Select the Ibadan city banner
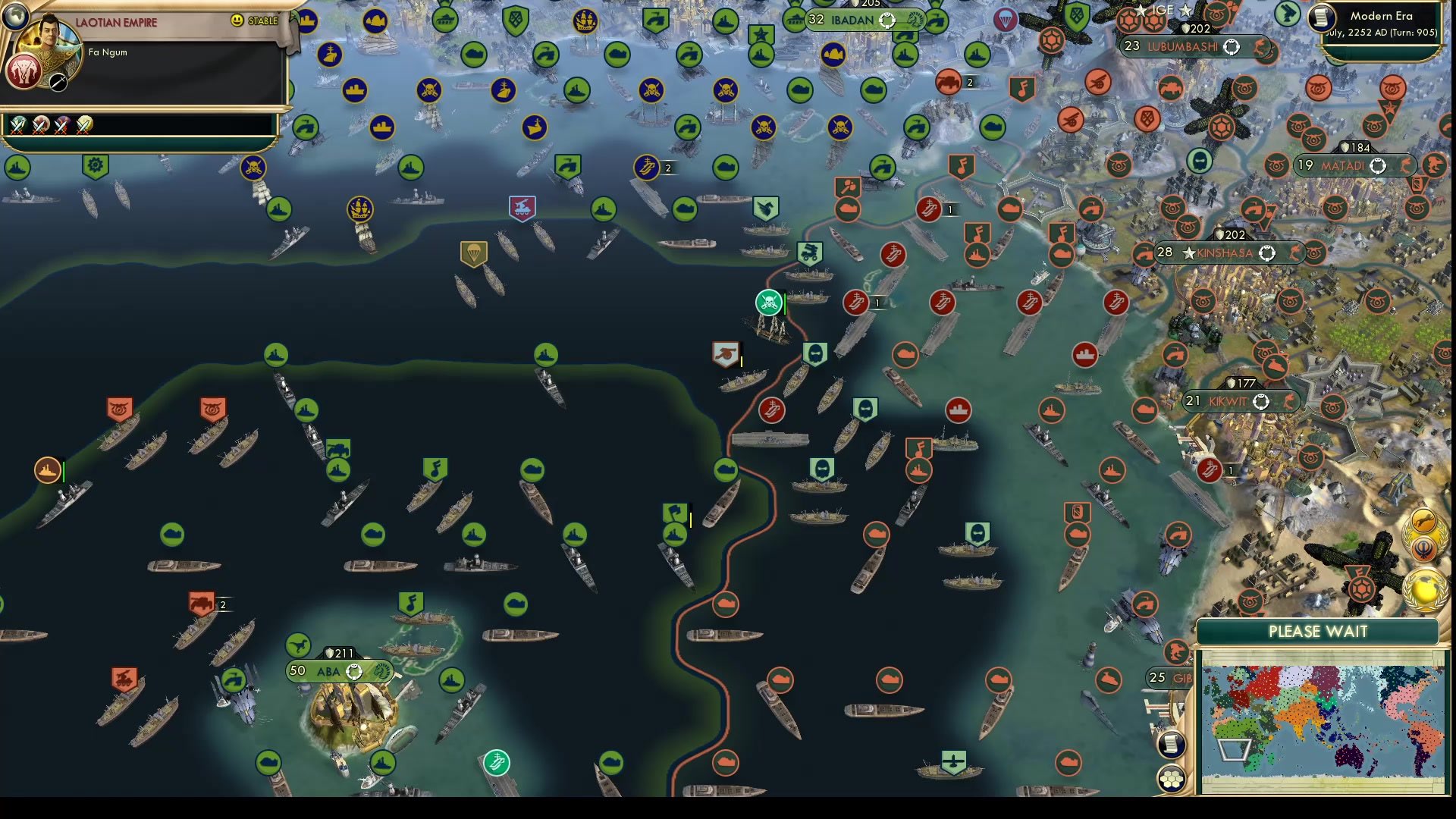The width and height of the screenshot is (1456, 819). 857,20
